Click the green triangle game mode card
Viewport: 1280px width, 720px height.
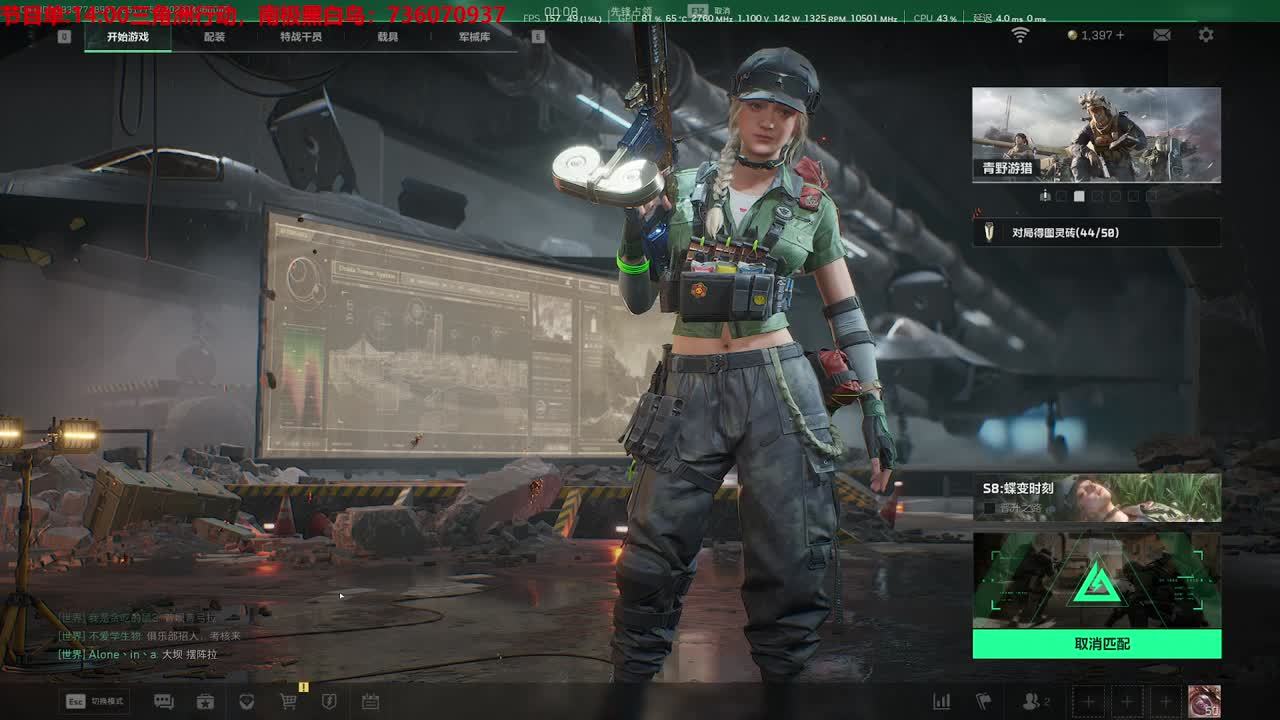1096,581
